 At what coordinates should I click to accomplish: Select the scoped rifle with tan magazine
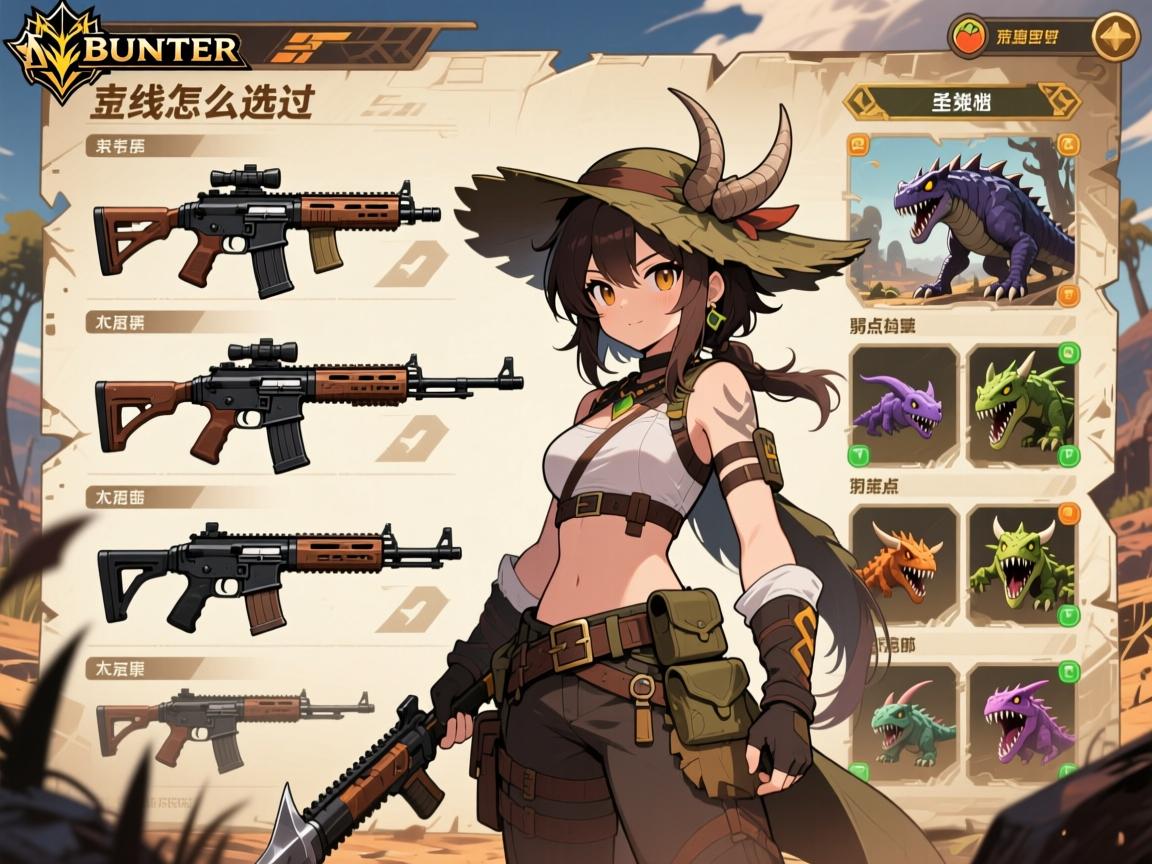(x=267, y=228)
